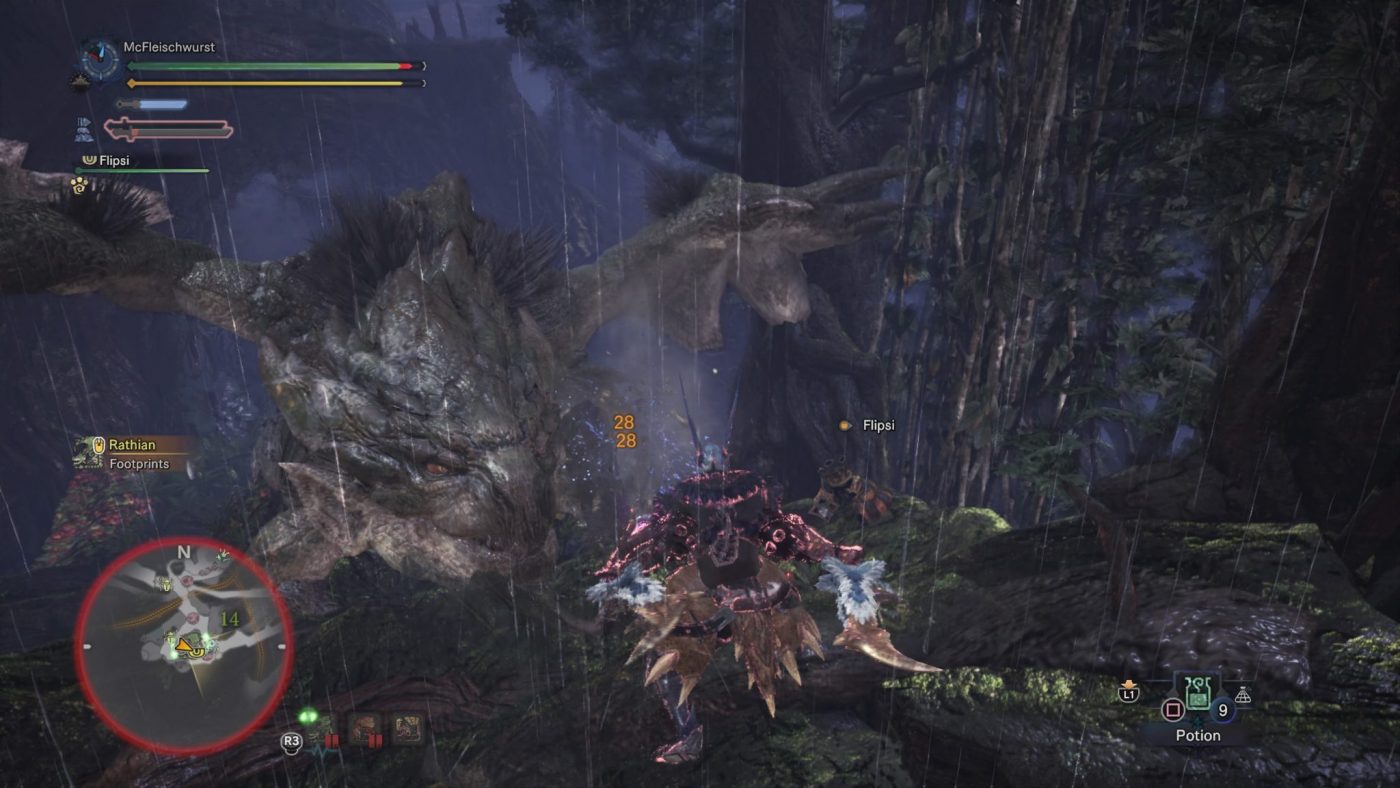Click the area 14 marker on minimap

coord(229,620)
